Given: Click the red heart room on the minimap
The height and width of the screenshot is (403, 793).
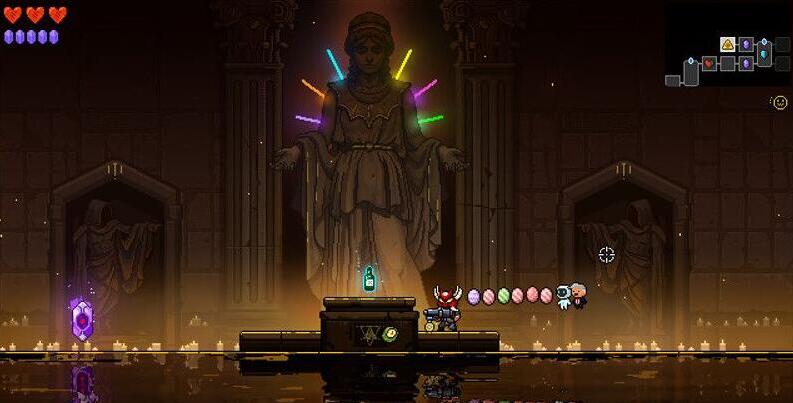Looking at the screenshot, I should click(708, 64).
